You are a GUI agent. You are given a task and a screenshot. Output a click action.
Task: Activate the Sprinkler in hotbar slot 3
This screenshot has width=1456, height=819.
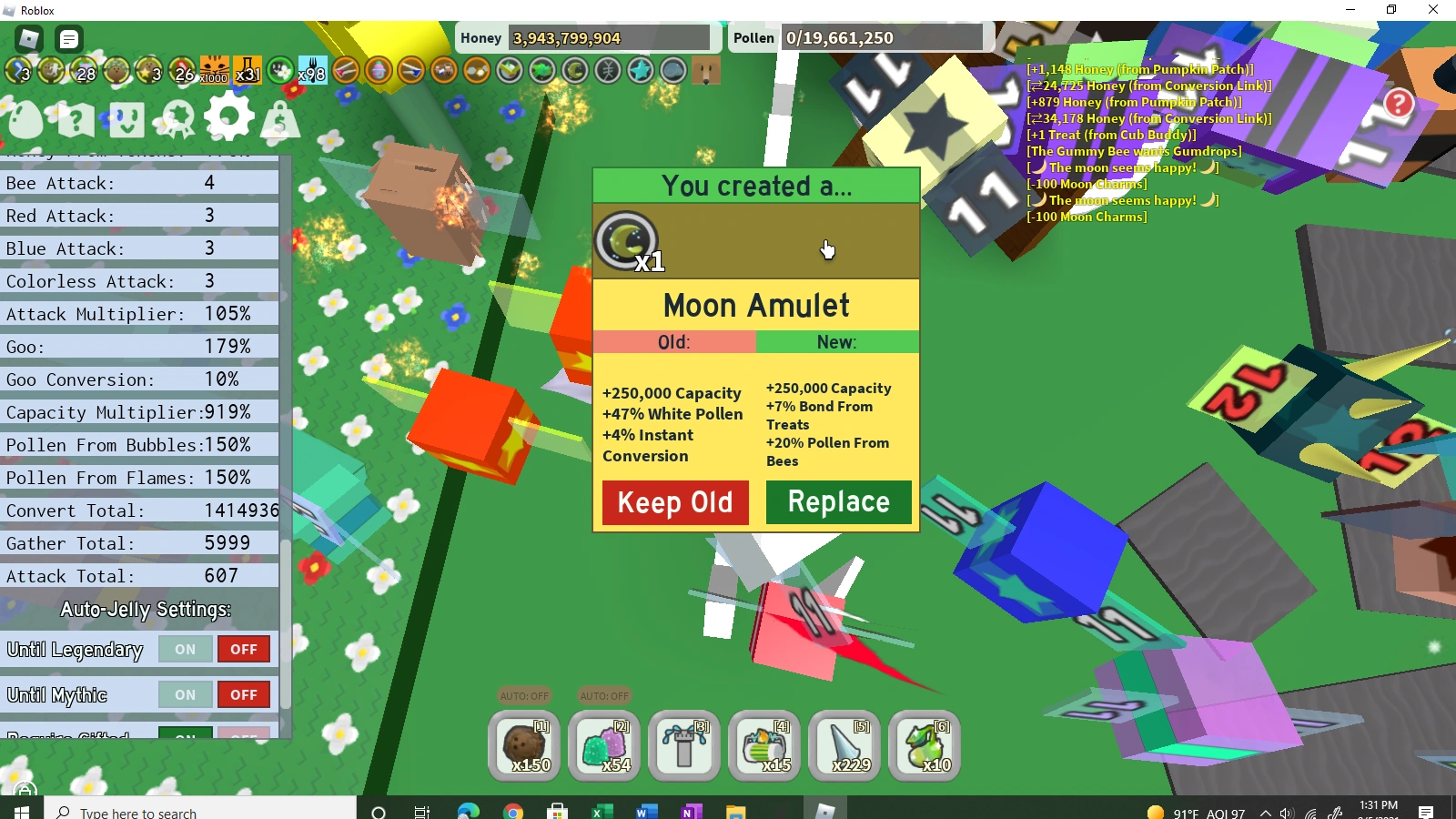(x=683, y=746)
